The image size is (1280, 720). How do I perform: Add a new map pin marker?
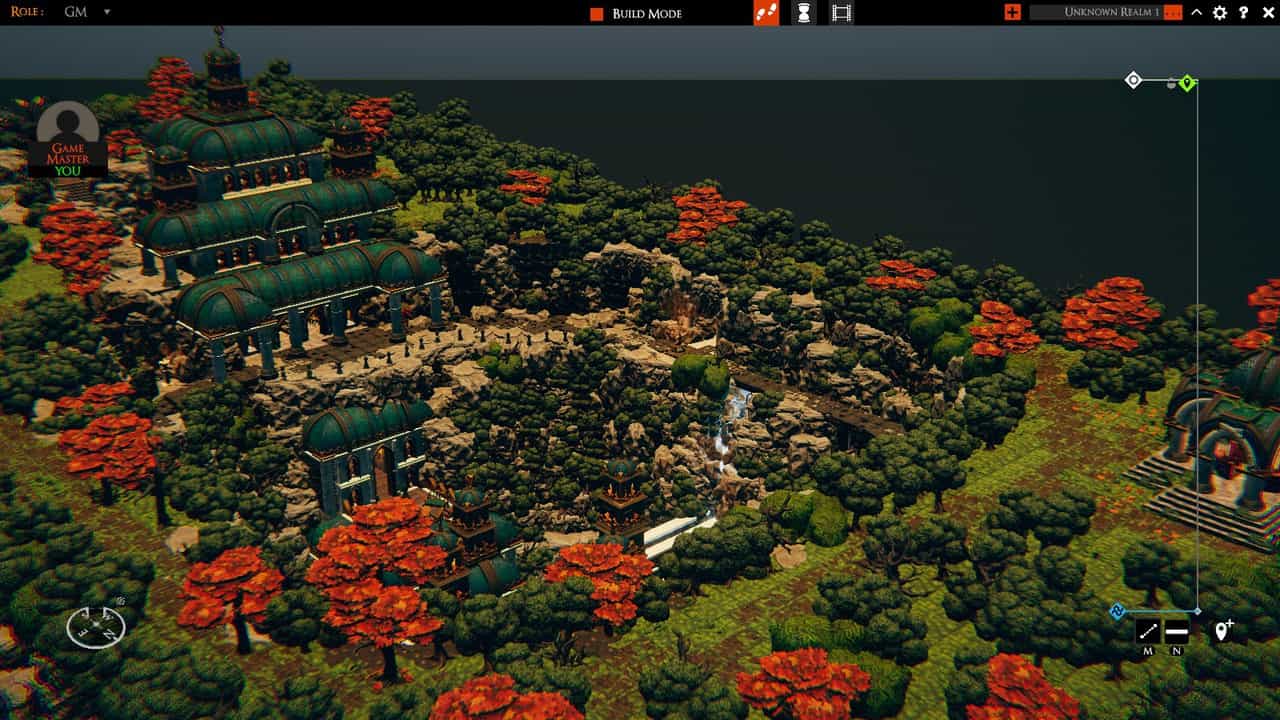[x=1222, y=631]
